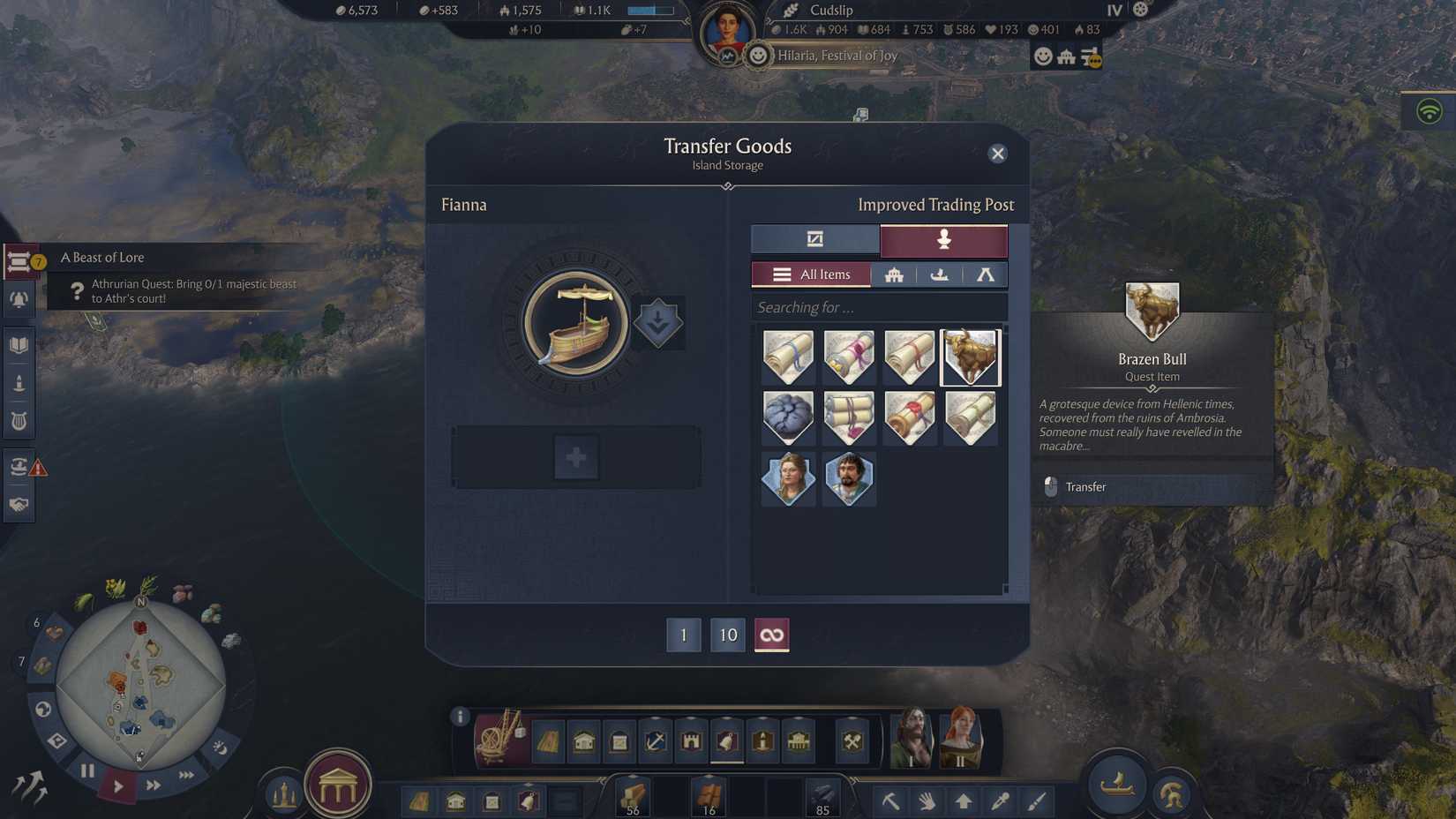Click the Transfer button for the Brazen Bull

point(1086,486)
